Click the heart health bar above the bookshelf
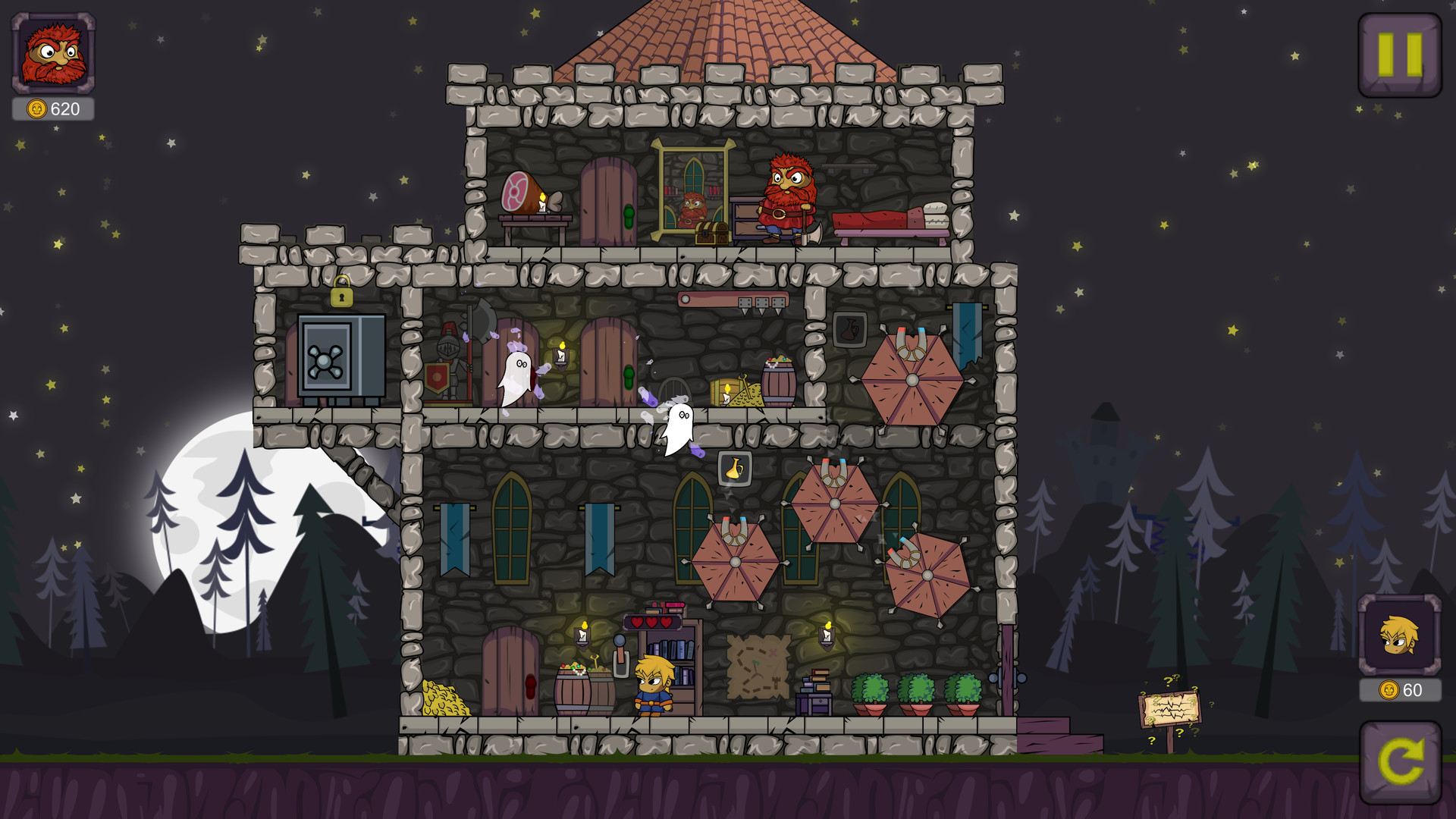The image size is (1456, 819). 651,621
